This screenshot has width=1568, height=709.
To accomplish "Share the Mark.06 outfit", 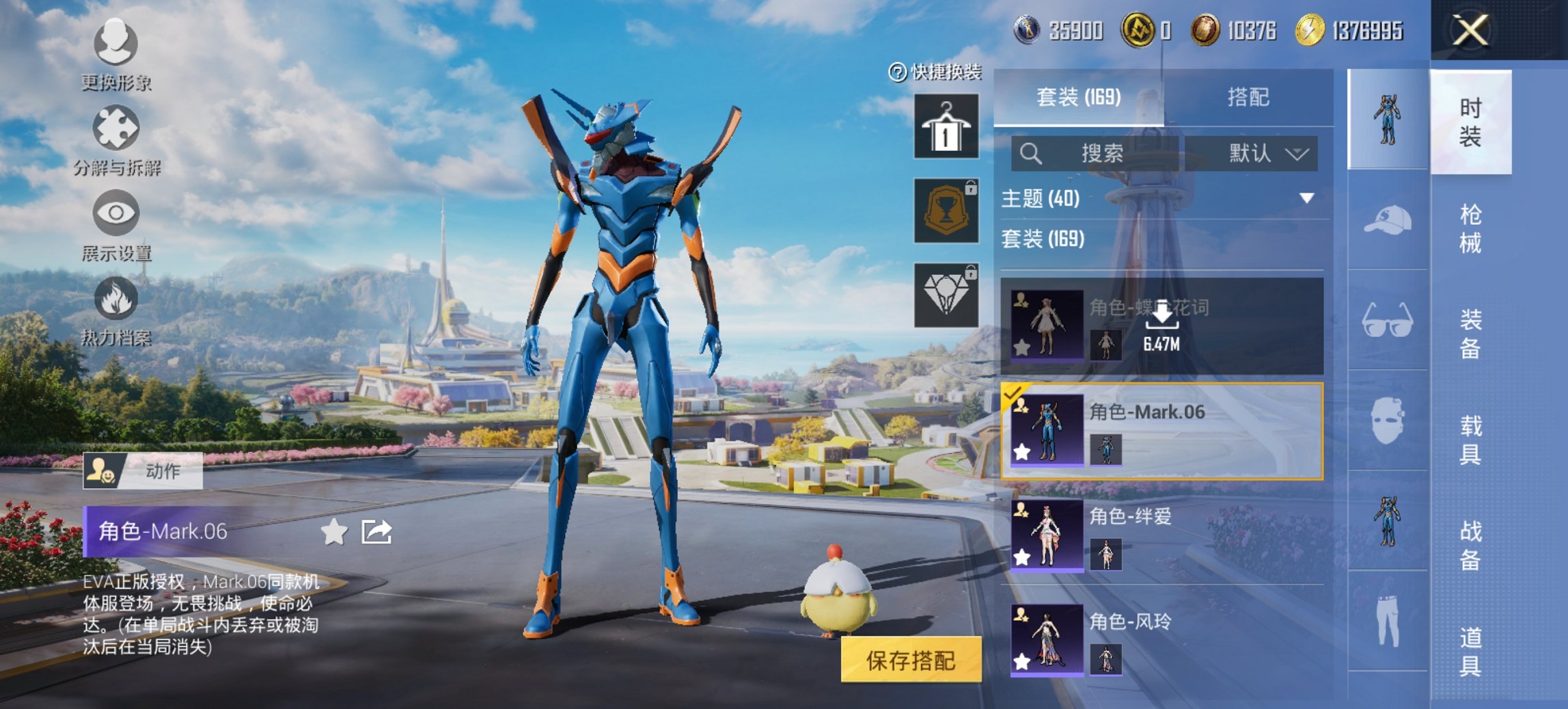I will pos(376,532).
